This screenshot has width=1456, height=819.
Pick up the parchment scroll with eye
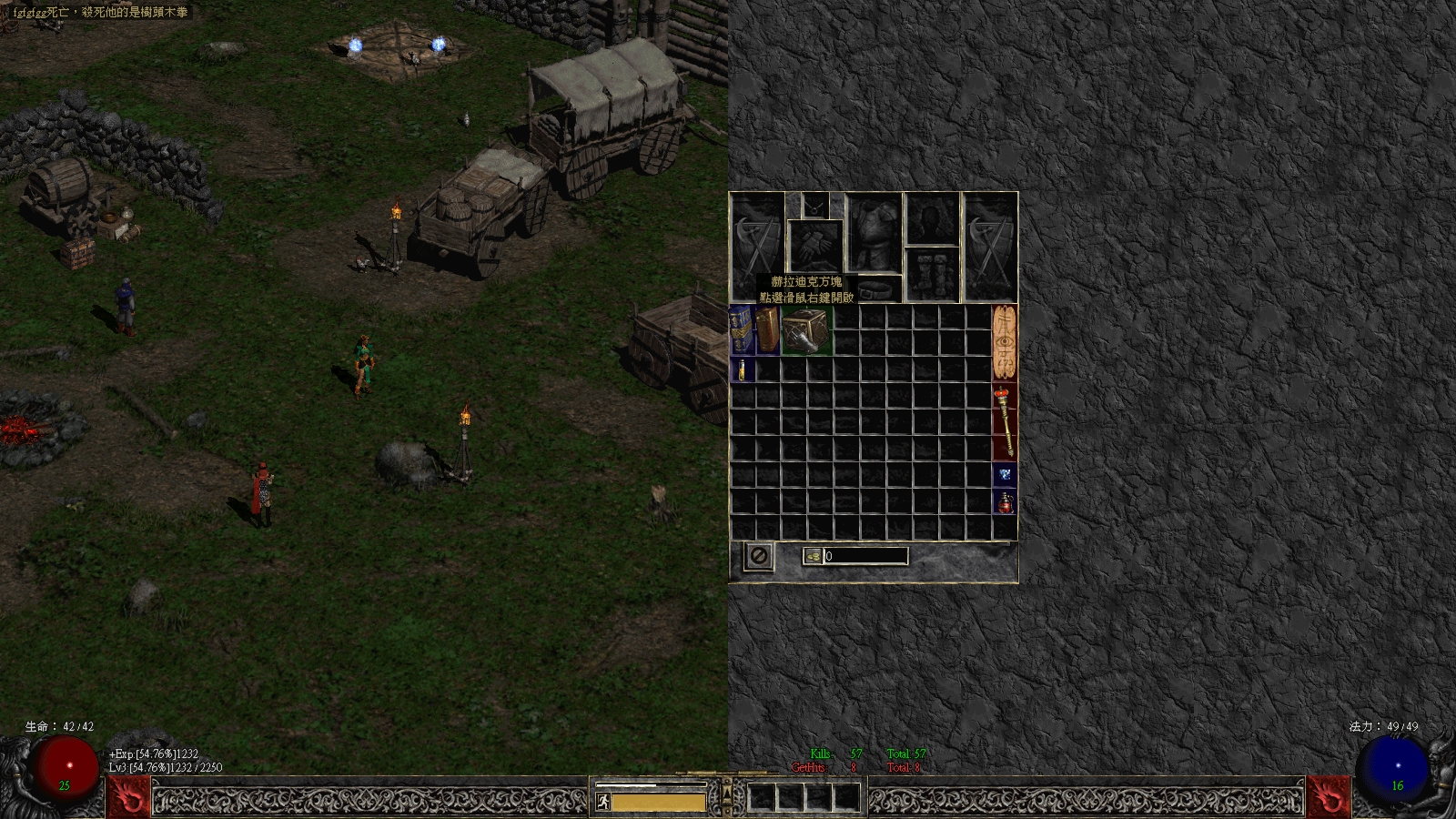(1005, 342)
